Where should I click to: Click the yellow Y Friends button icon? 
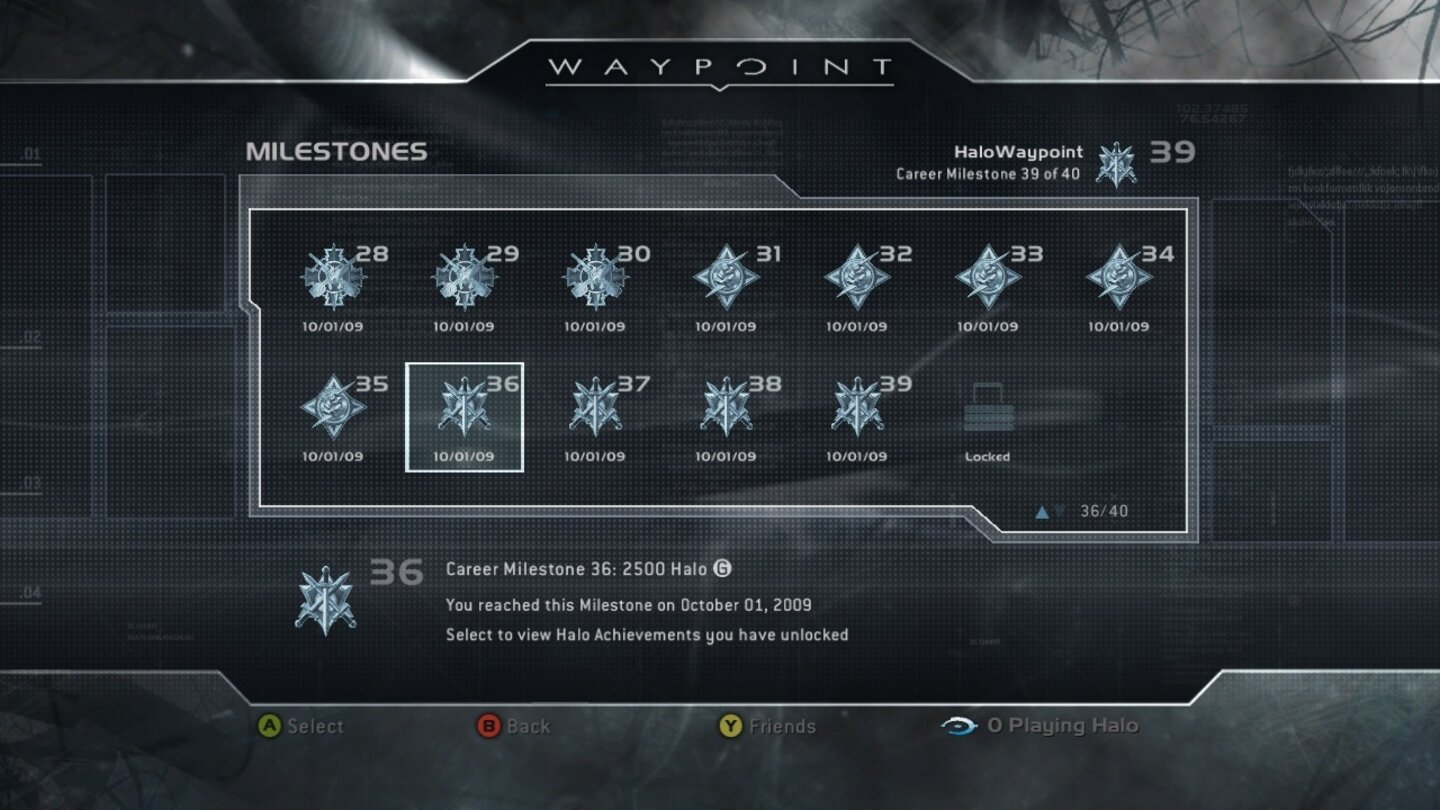(x=729, y=727)
